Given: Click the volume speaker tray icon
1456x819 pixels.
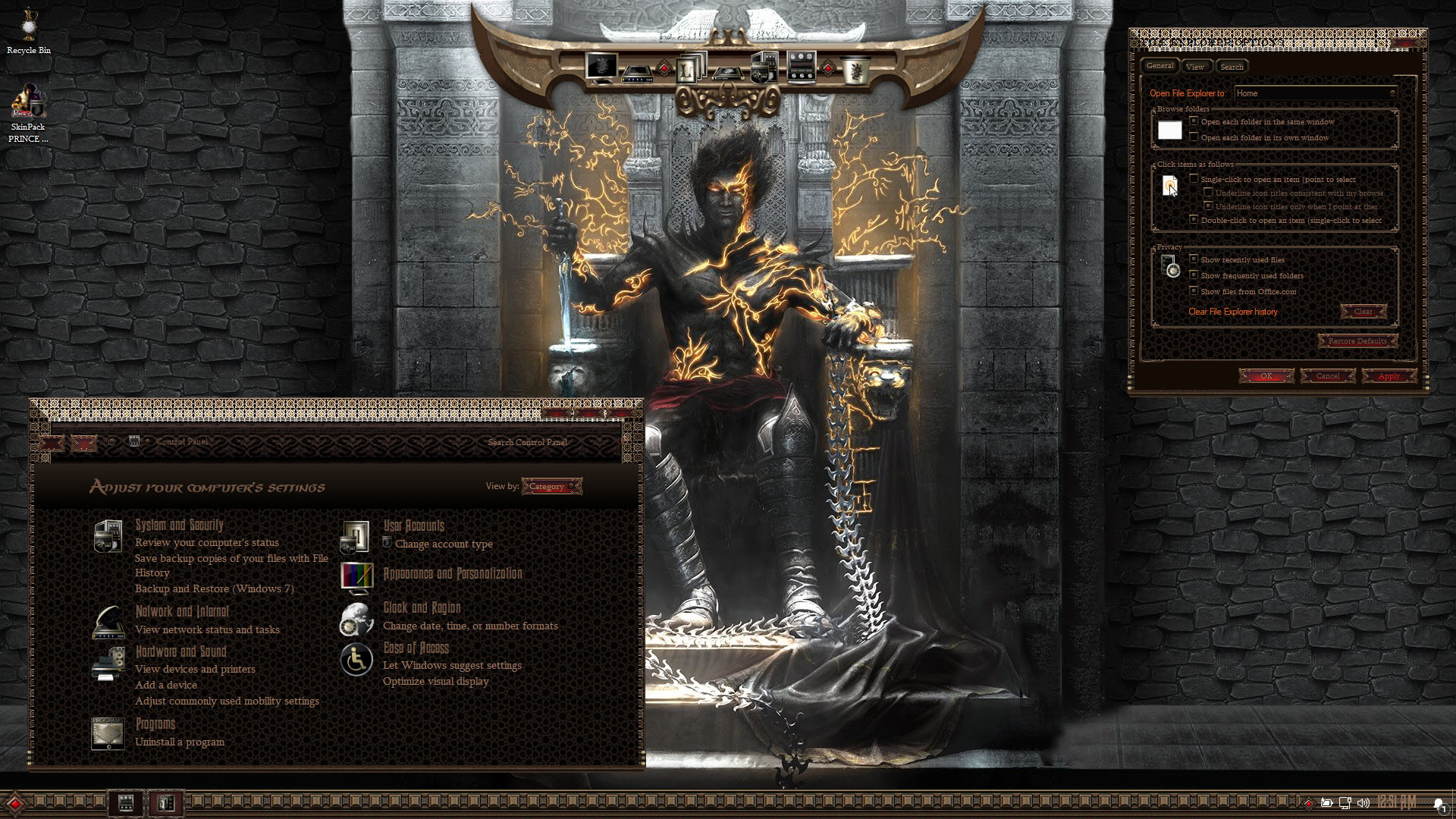Looking at the screenshot, I should pos(1363,803).
